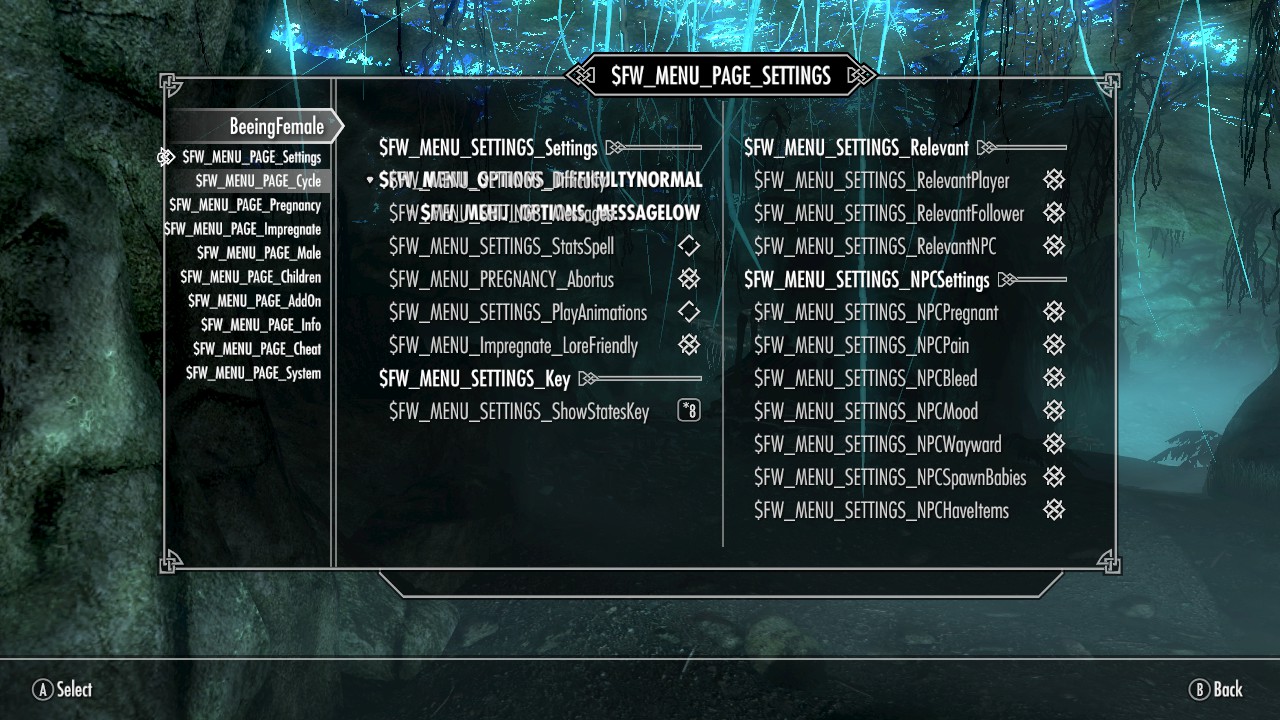
Task: Click the *8 keybind for ShowStatesKey
Action: coord(688,411)
